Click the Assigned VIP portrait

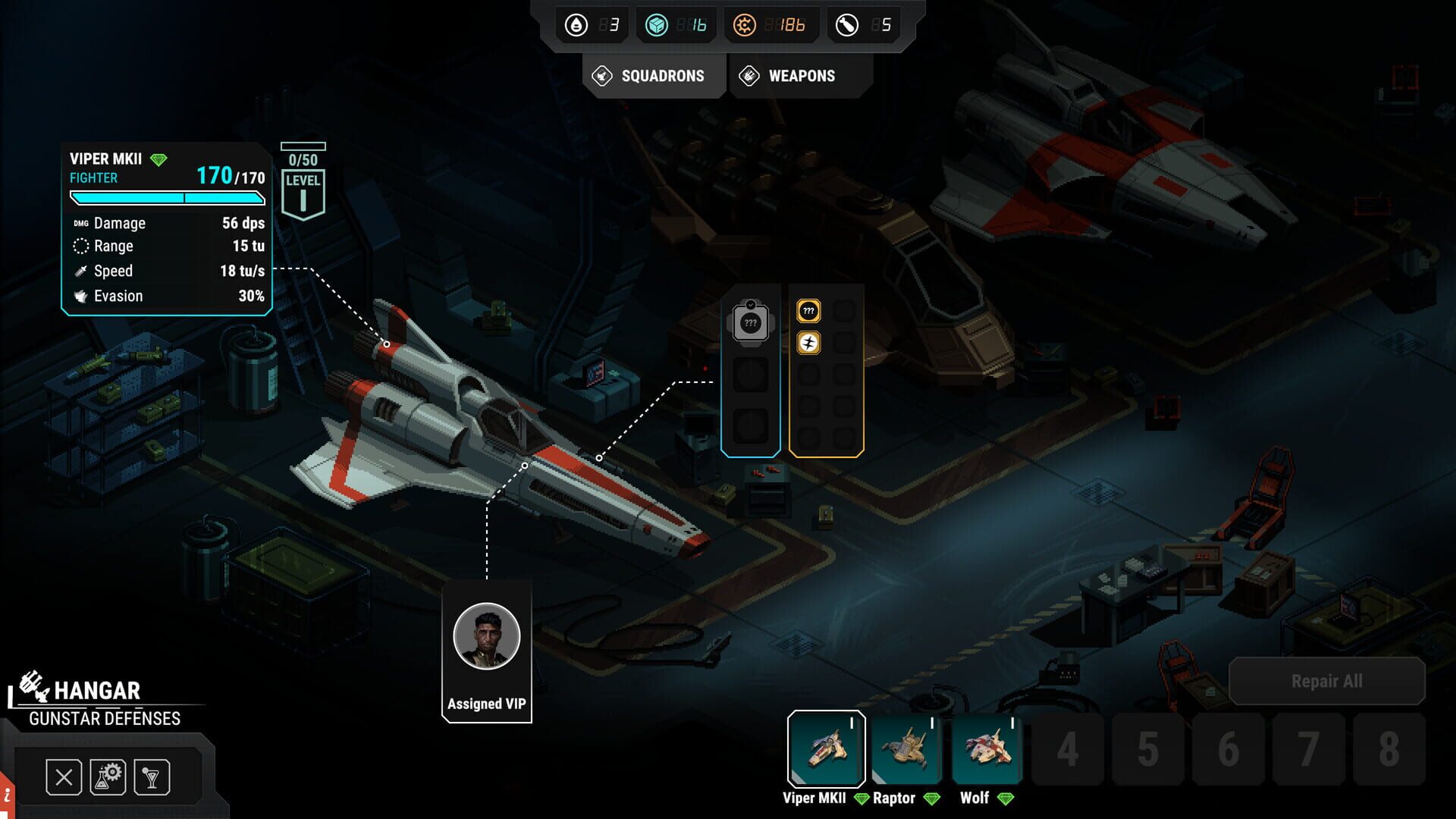pos(486,637)
